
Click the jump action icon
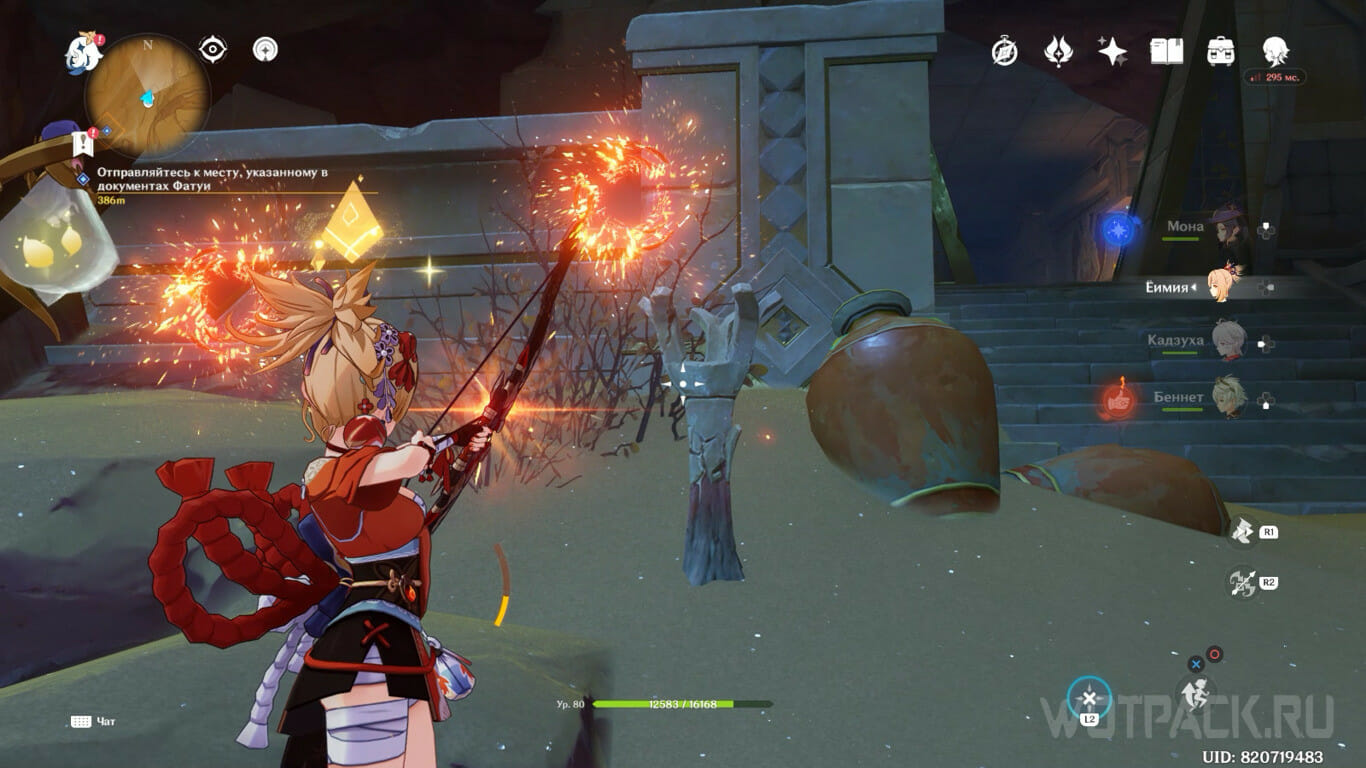1195,691
